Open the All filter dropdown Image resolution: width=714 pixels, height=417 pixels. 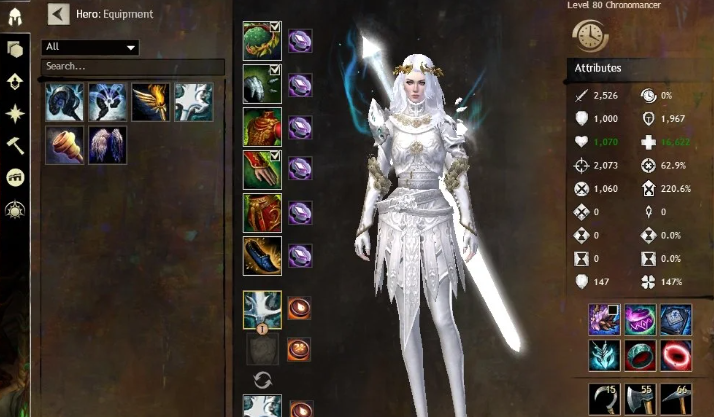90,47
